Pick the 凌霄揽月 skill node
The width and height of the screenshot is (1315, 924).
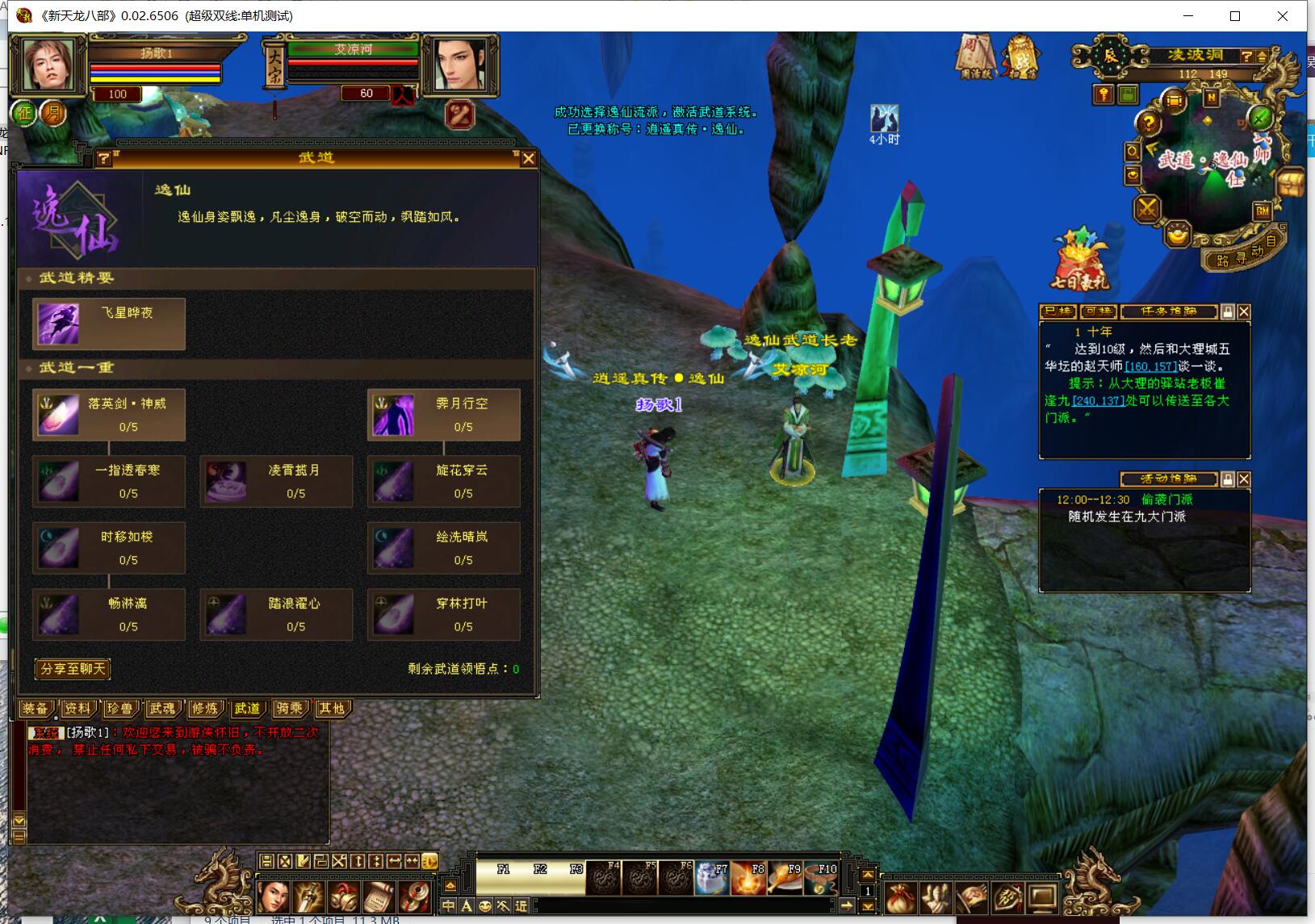tap(276, 482)
